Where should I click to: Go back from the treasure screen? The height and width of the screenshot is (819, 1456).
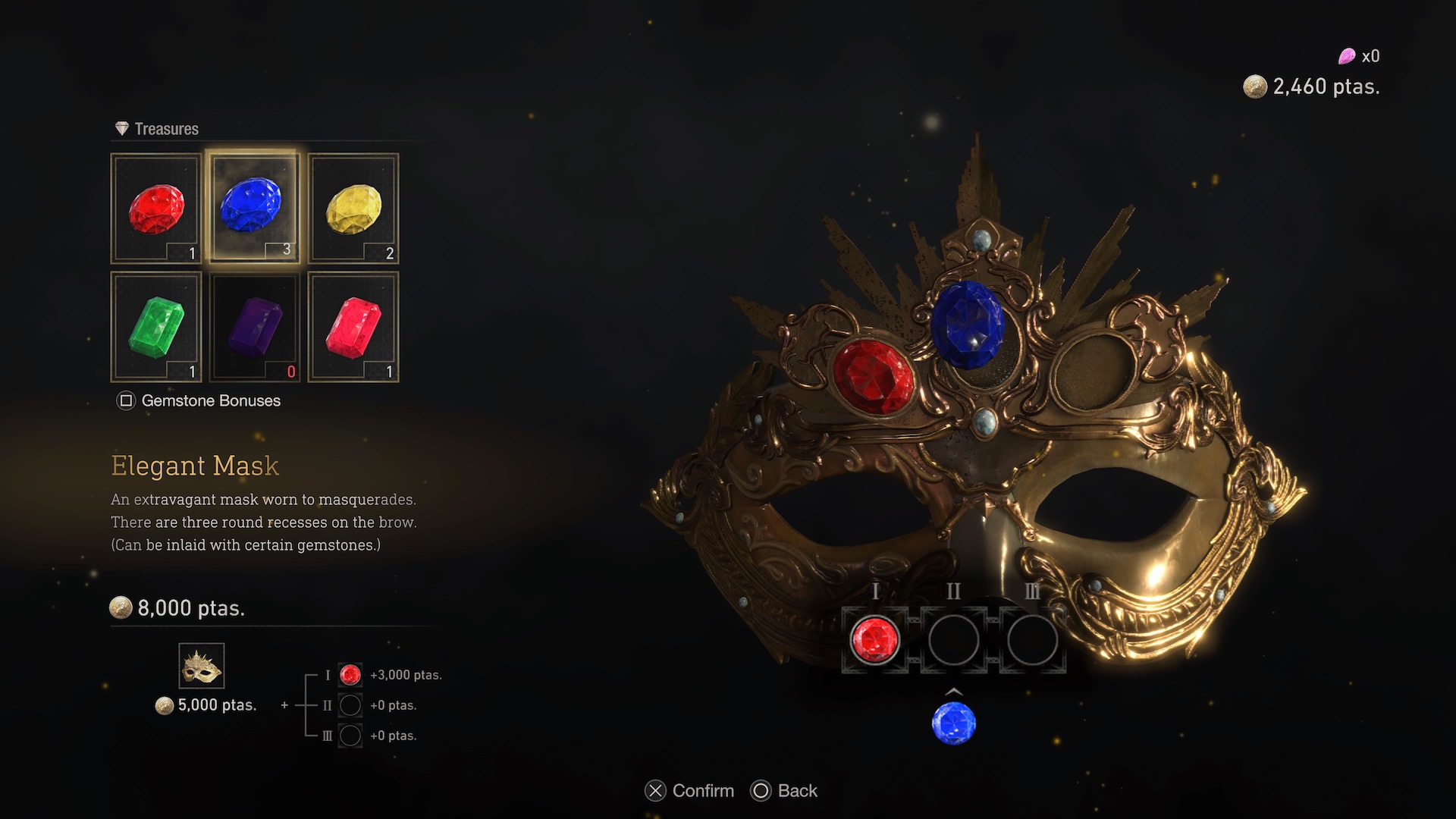[784, 791]
